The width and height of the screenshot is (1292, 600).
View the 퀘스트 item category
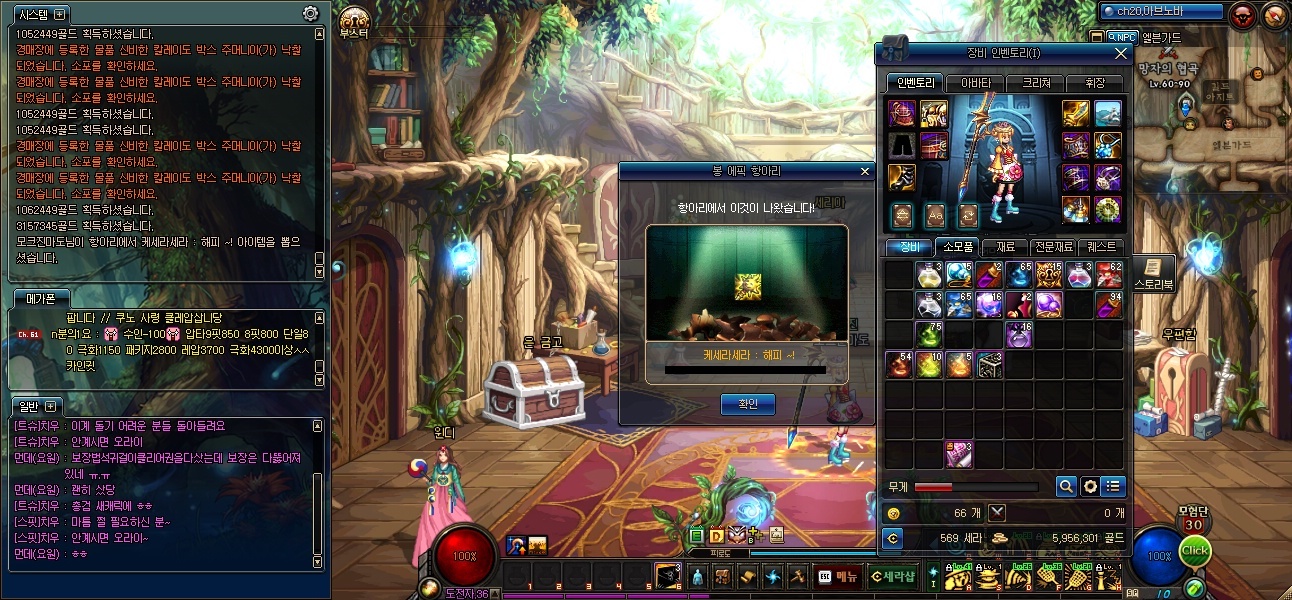coord(1102,247)
